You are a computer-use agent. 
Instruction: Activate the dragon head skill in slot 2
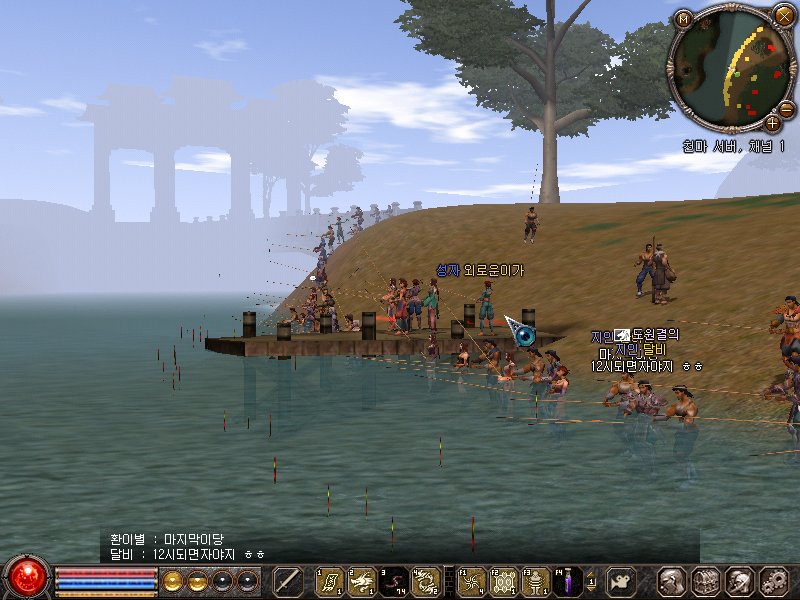point(362,580)
